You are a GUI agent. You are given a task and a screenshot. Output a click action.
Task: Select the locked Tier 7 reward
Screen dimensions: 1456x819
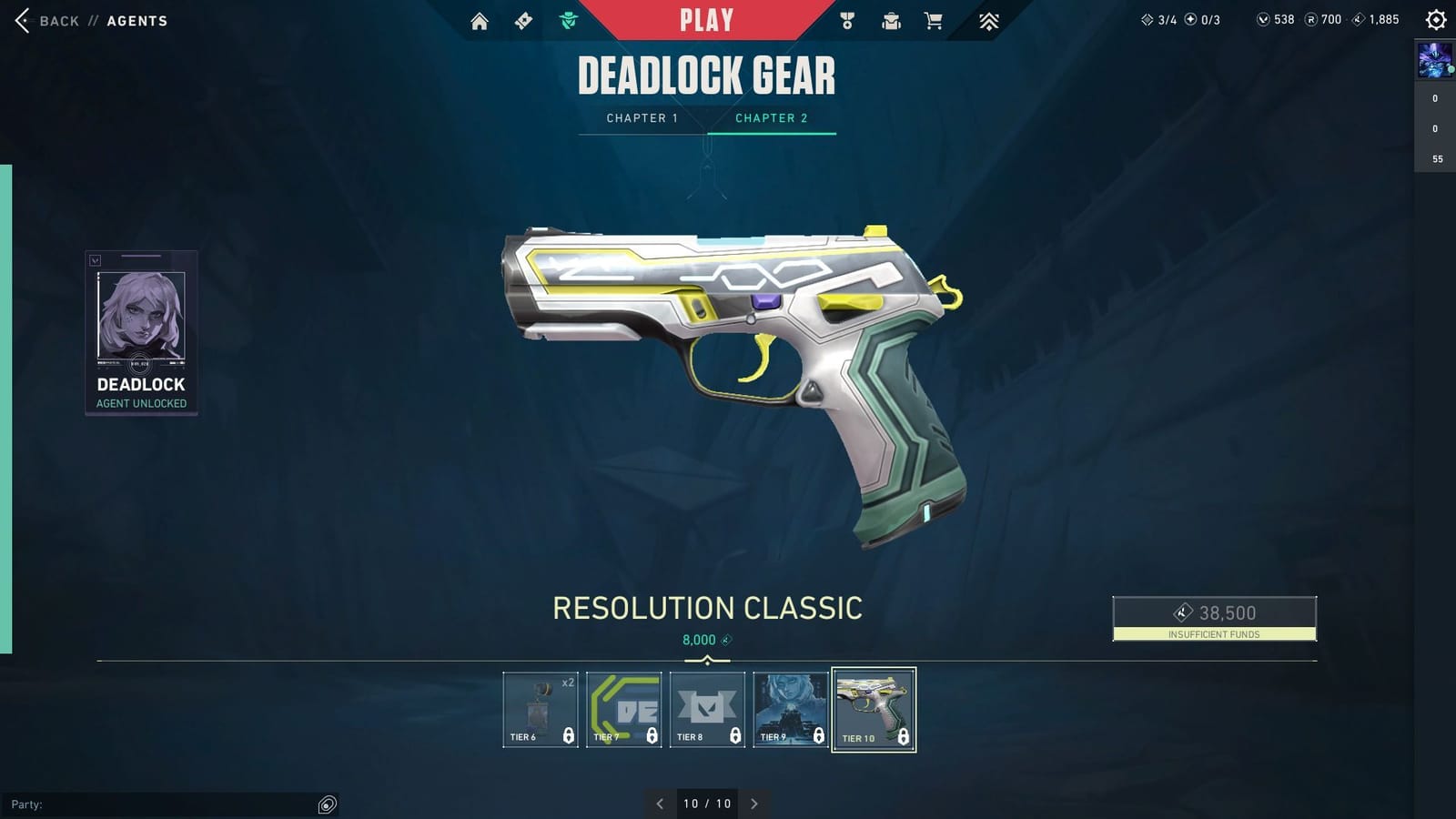click(624, 708)
